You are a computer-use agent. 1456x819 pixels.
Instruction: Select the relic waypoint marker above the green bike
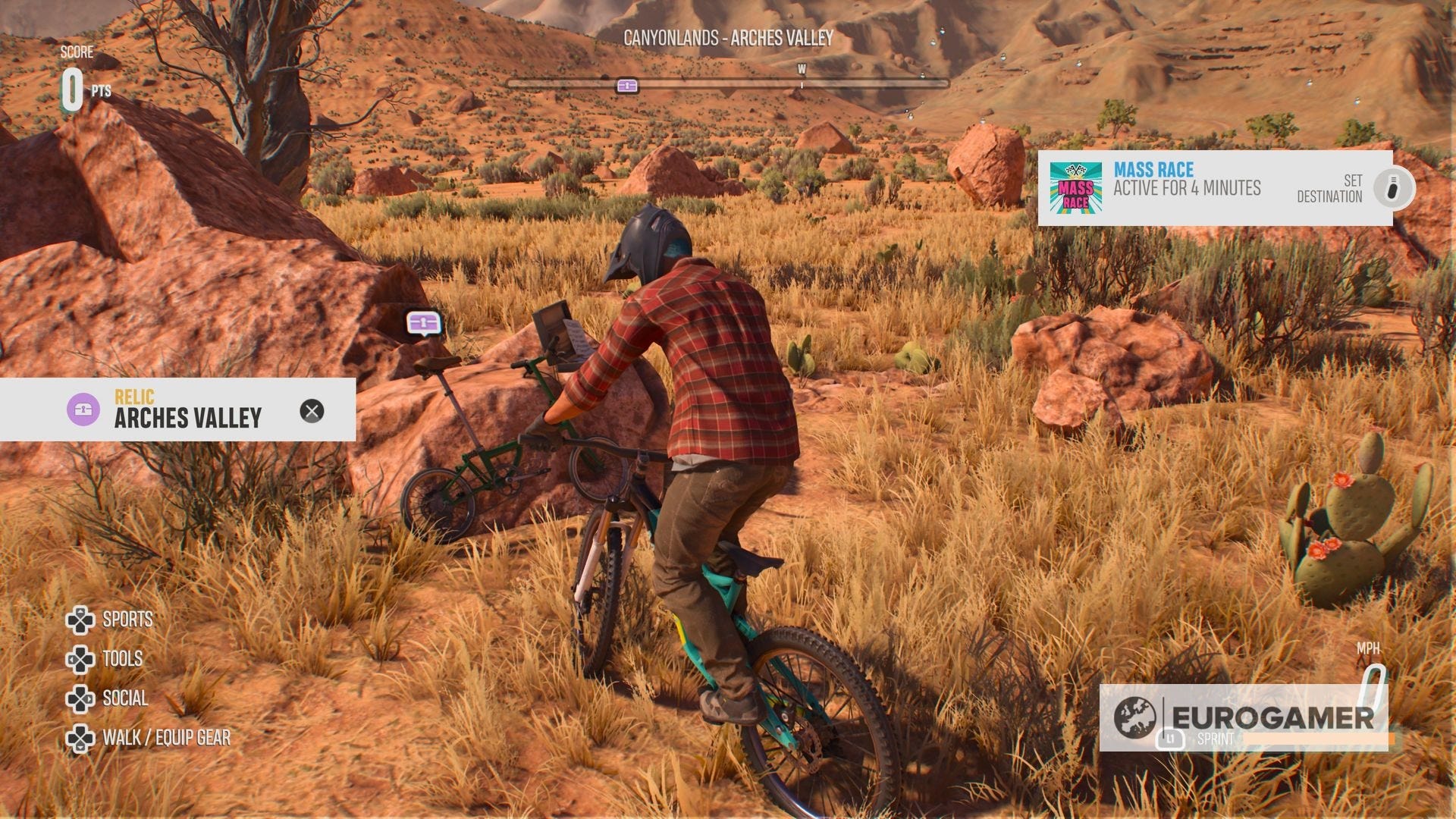[x=422, y=322]
